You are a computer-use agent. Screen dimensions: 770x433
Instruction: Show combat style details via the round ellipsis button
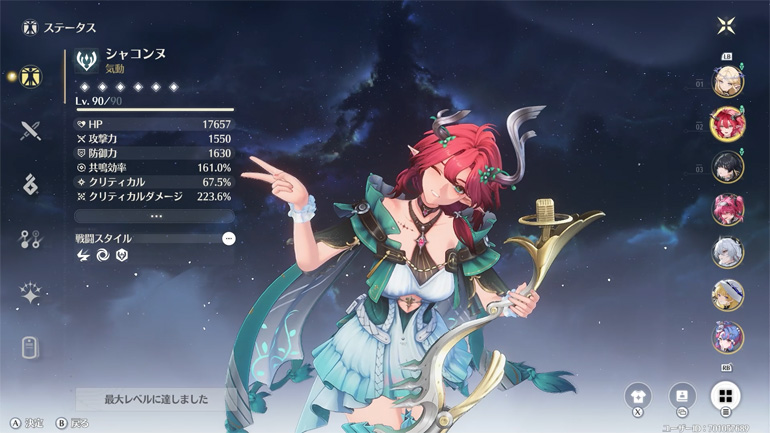pos(229,239)
